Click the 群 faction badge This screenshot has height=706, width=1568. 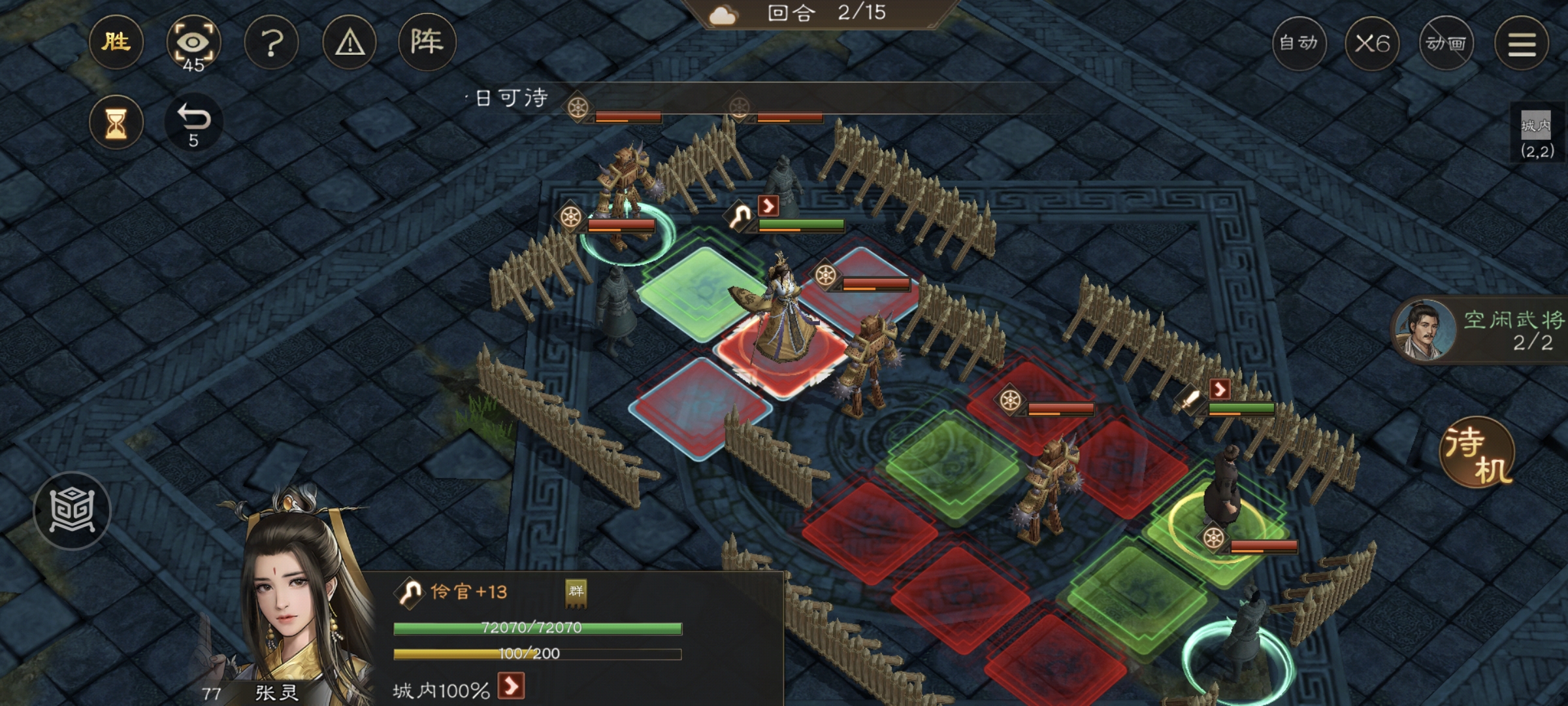tap(576, 592)
